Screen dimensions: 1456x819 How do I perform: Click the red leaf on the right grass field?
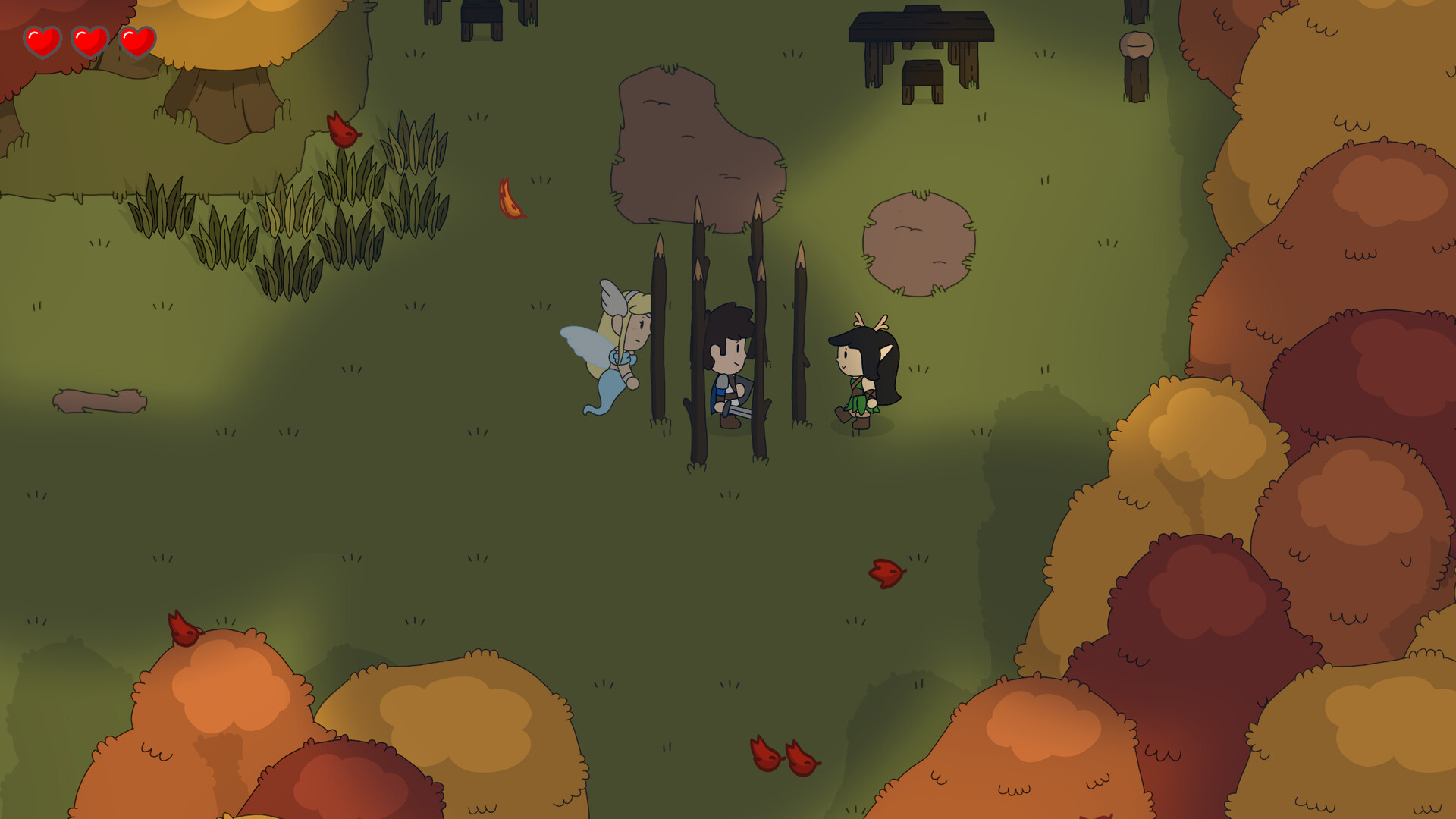tap(886, 573)
